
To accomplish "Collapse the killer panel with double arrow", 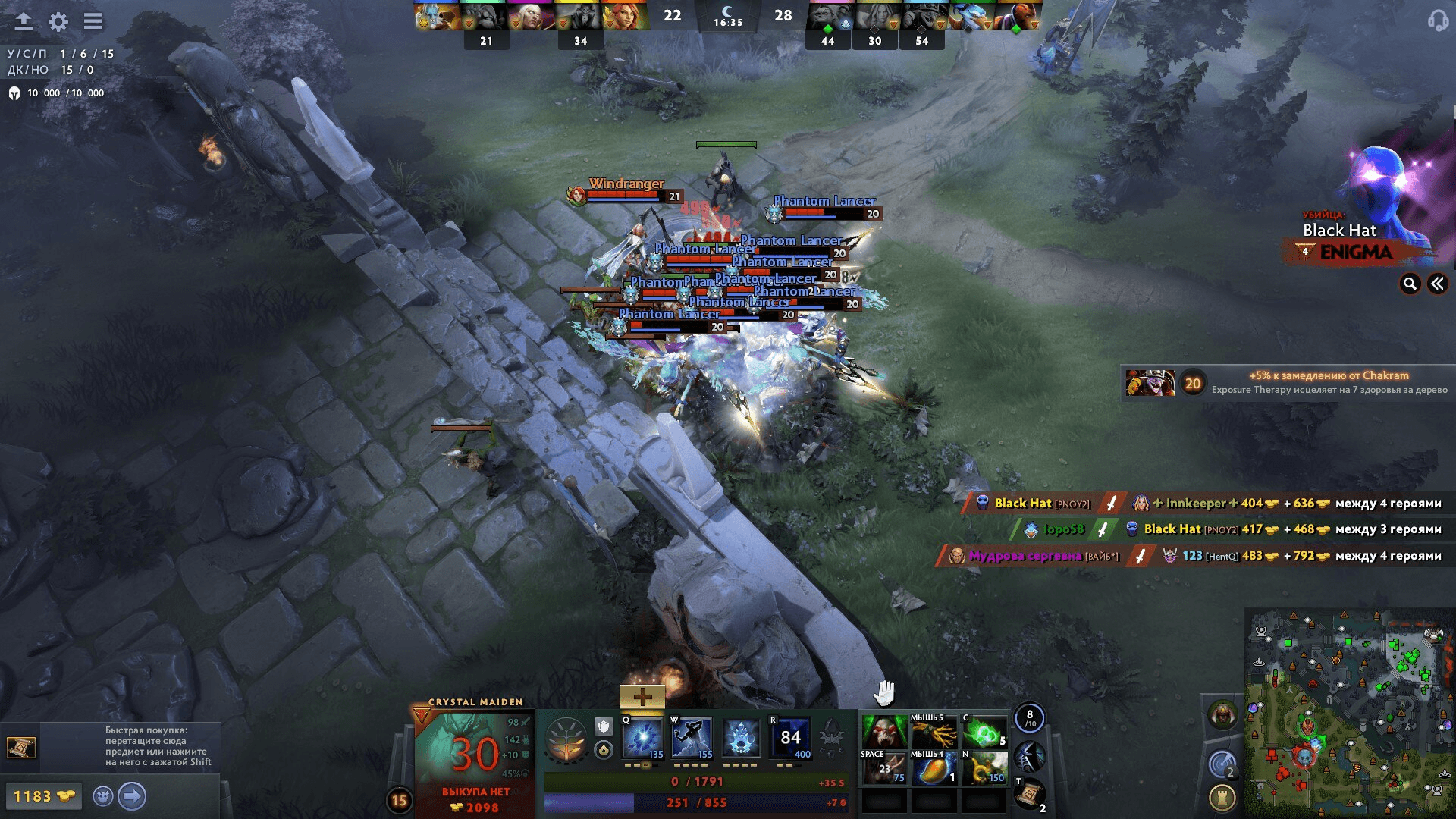I will pyautogui.click(x=1437, y=284).
